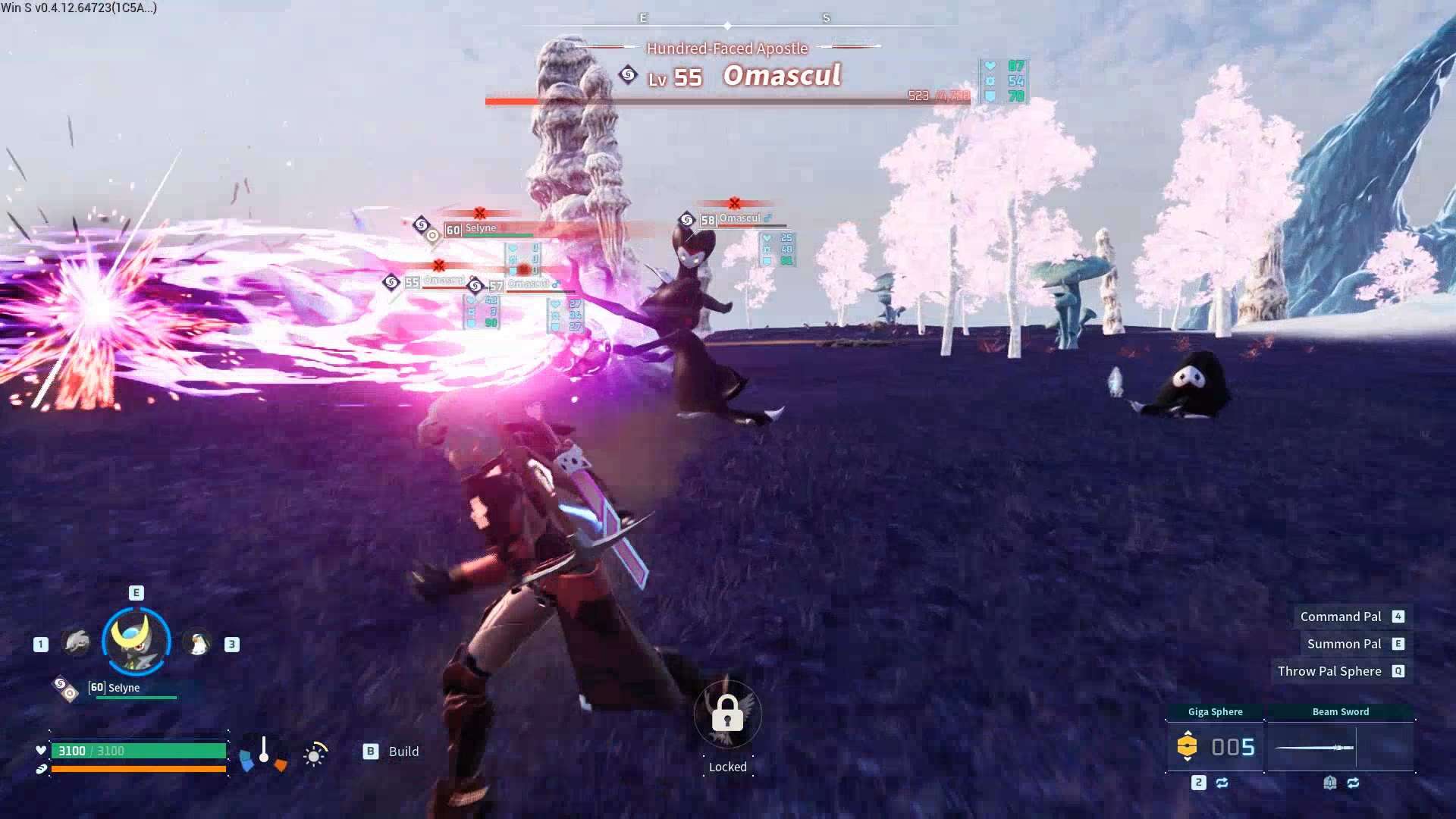Open the Build menu label
Screen dimensions: 1456x819
click(403, 752)
